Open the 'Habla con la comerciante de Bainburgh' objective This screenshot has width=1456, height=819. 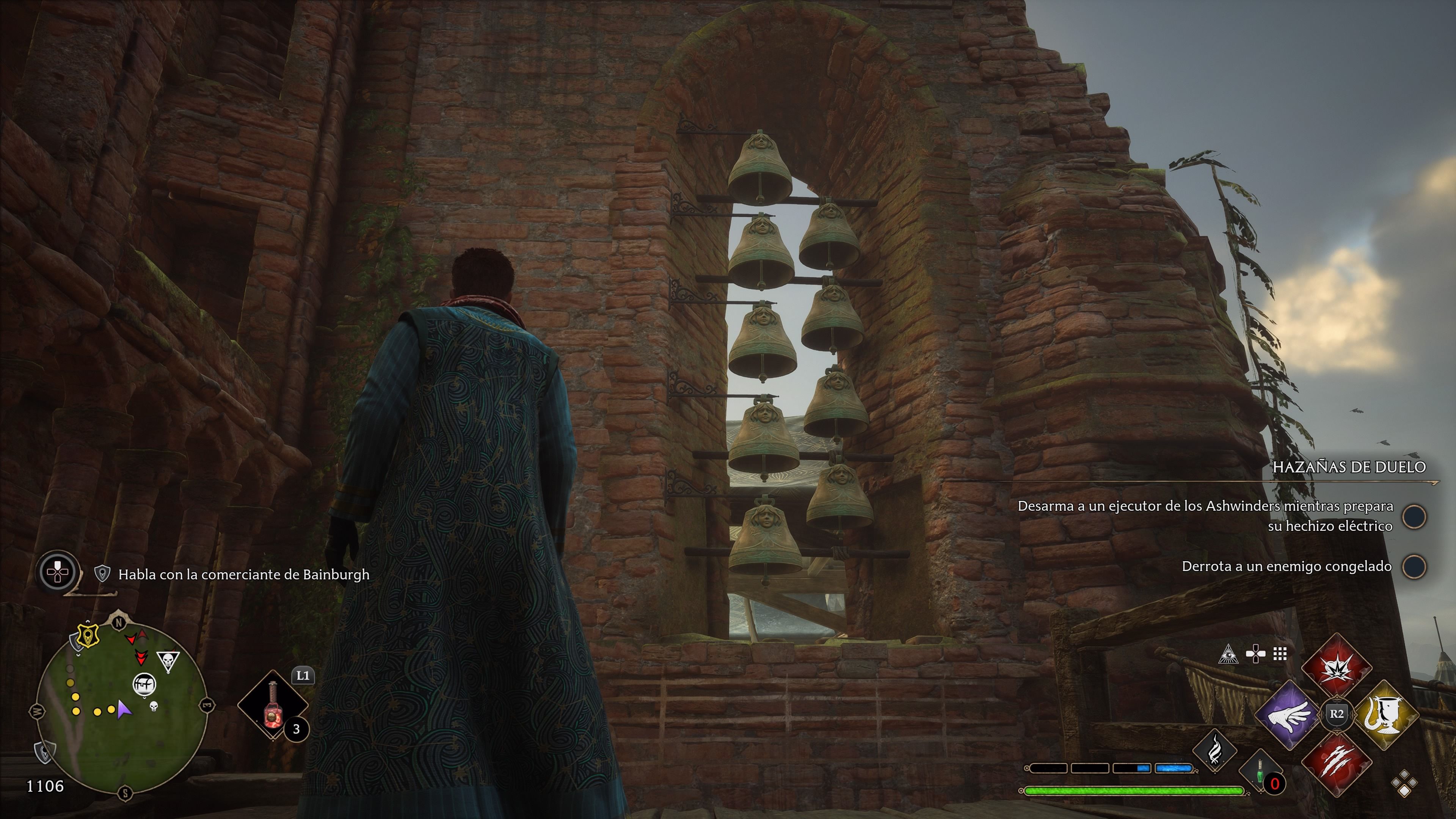(243, 574)
